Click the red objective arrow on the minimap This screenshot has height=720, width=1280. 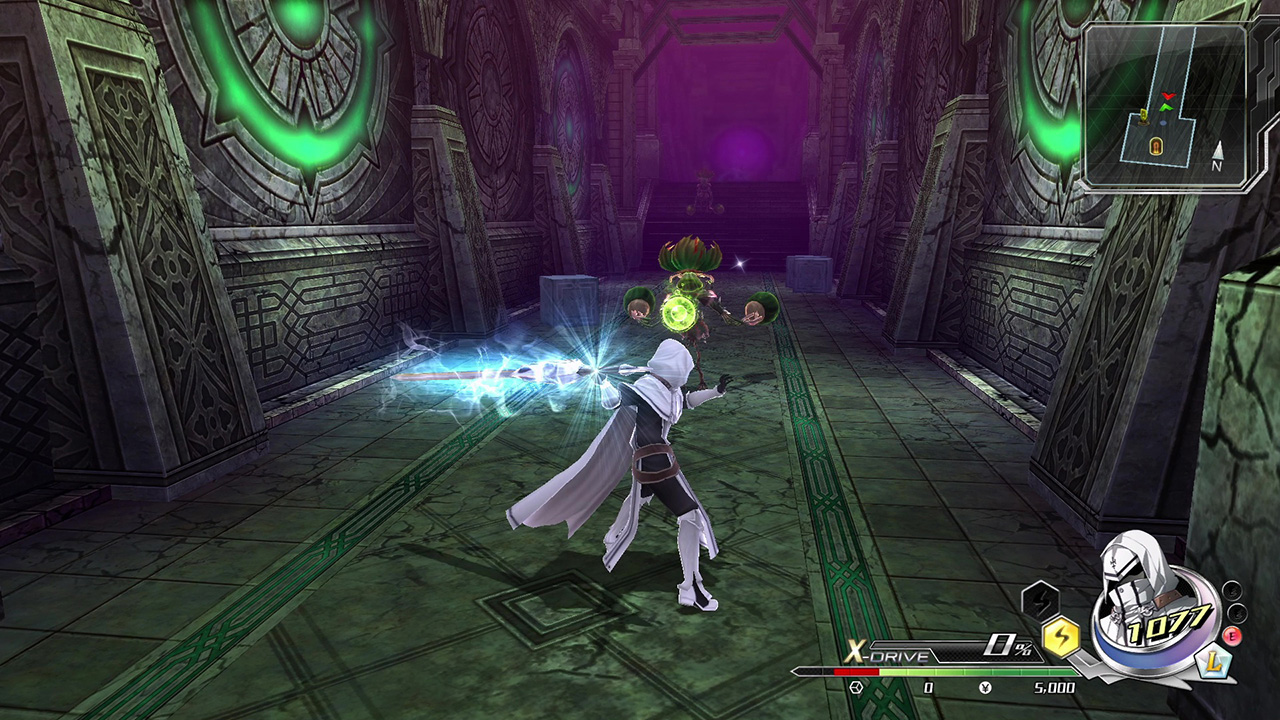[x=1167, y=94]
